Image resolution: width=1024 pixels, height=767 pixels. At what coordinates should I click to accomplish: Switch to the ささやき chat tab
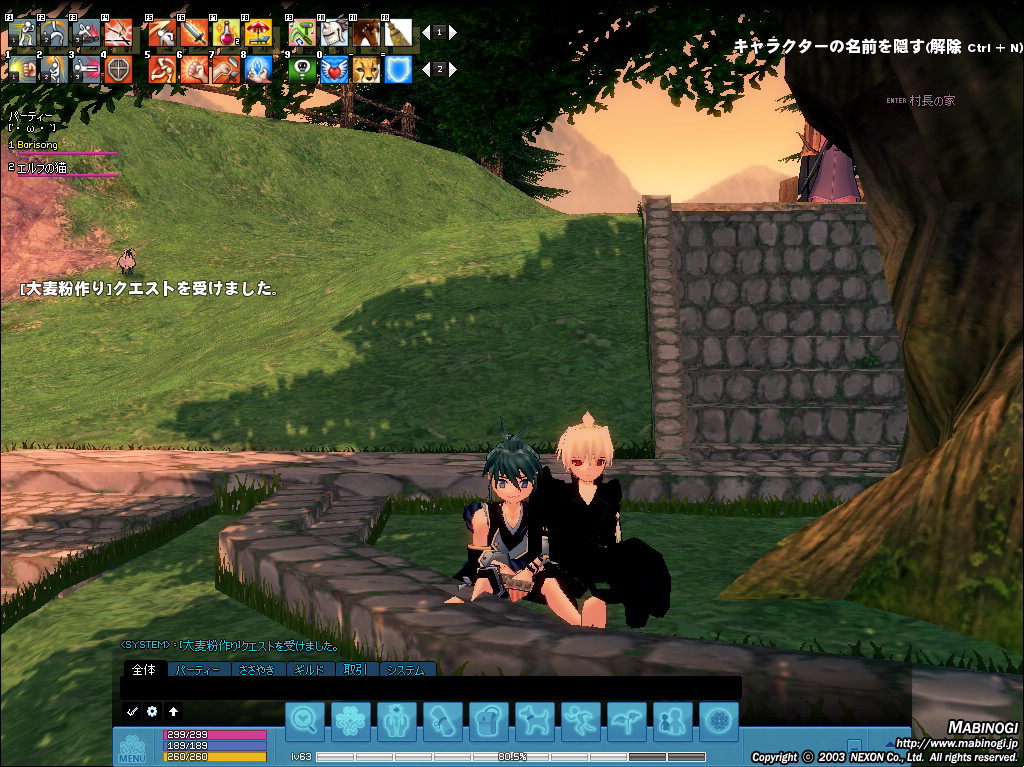tap(258, 669)
